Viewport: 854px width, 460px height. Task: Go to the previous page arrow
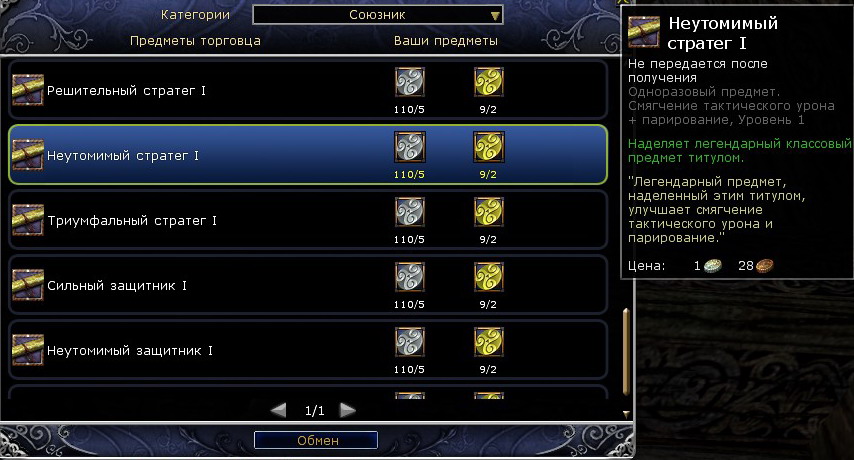click(280, 410)
